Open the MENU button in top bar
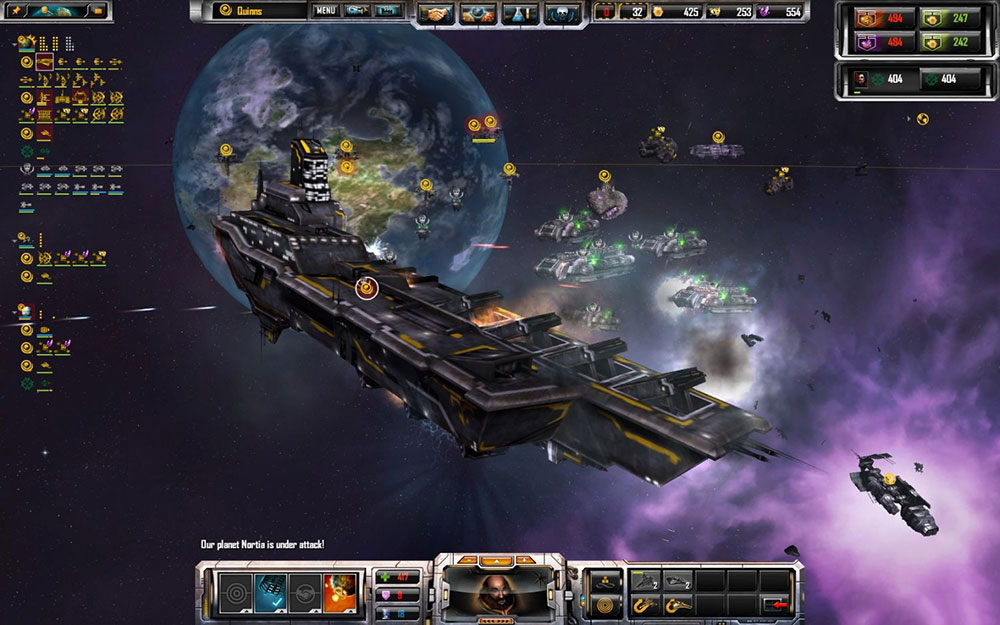The width and height of the screenshot is (1000, 625). [326, 12]
